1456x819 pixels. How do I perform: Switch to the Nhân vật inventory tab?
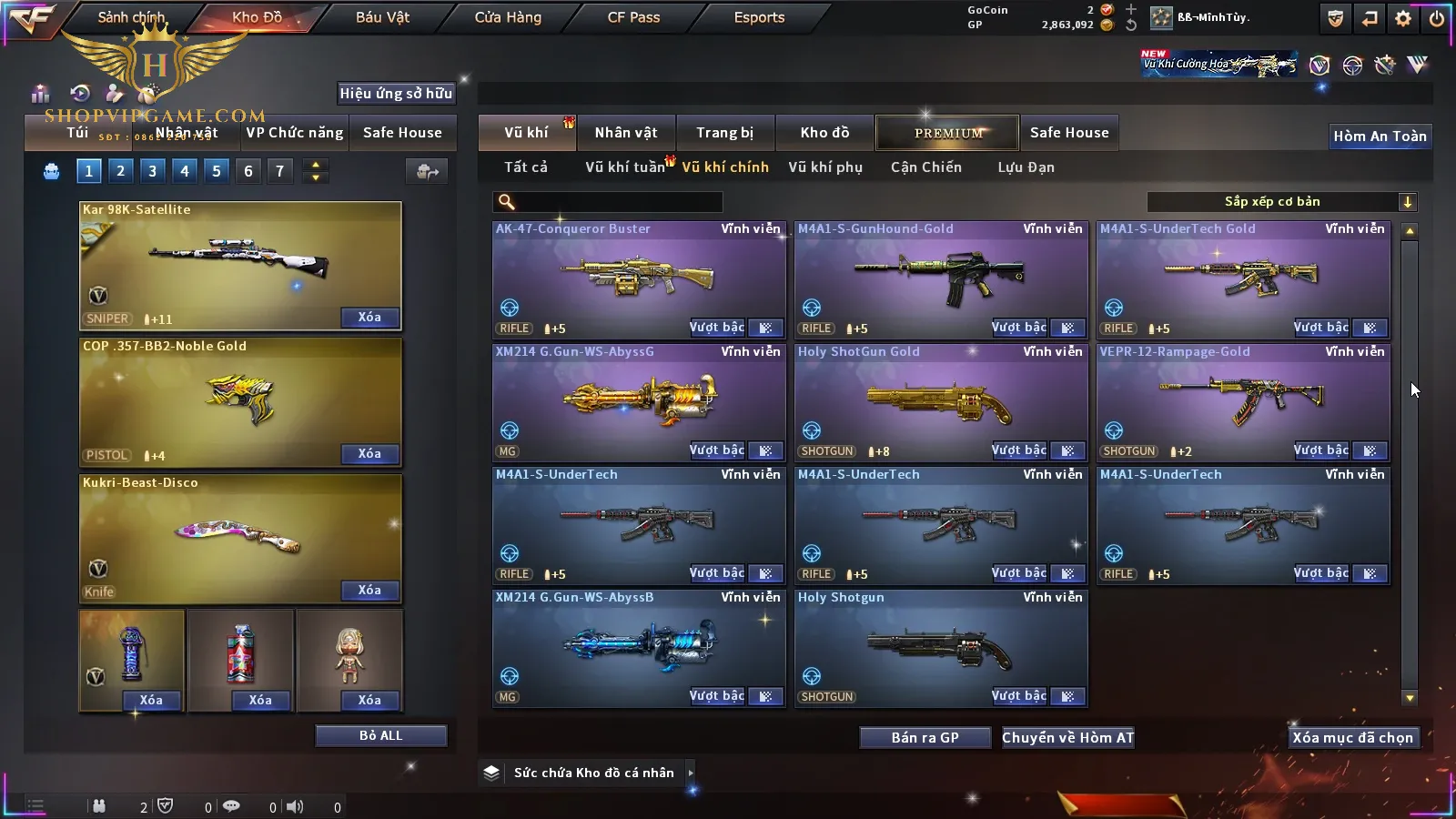tap(626, 133)
